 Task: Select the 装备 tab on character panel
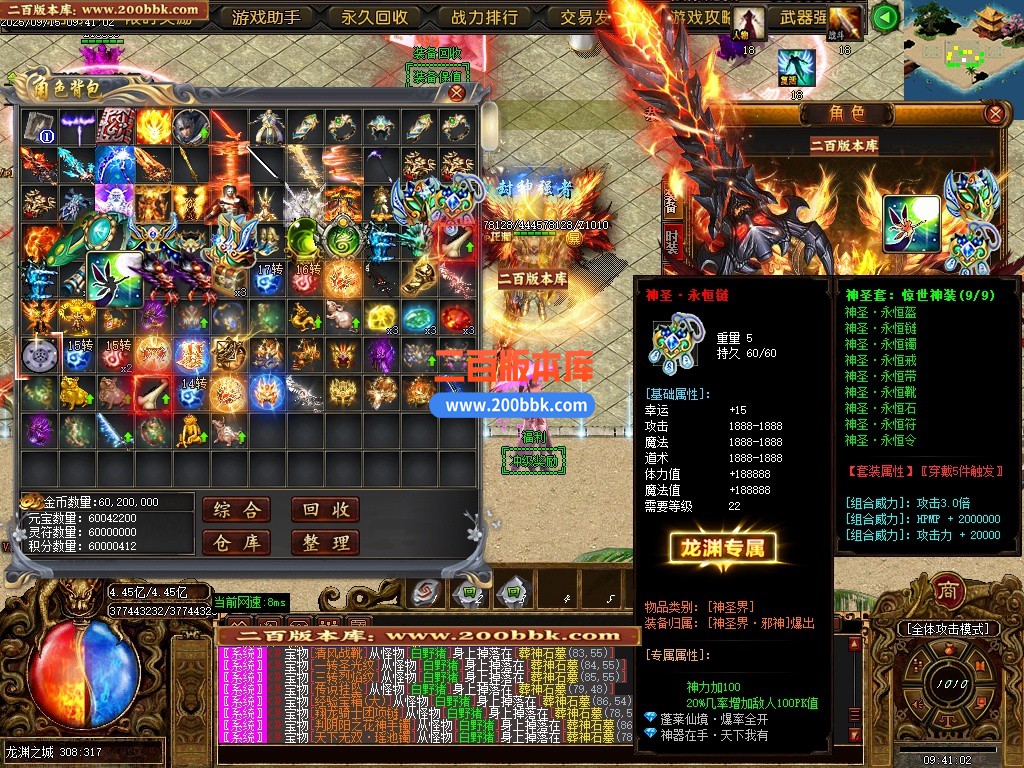tap(672, 198)
